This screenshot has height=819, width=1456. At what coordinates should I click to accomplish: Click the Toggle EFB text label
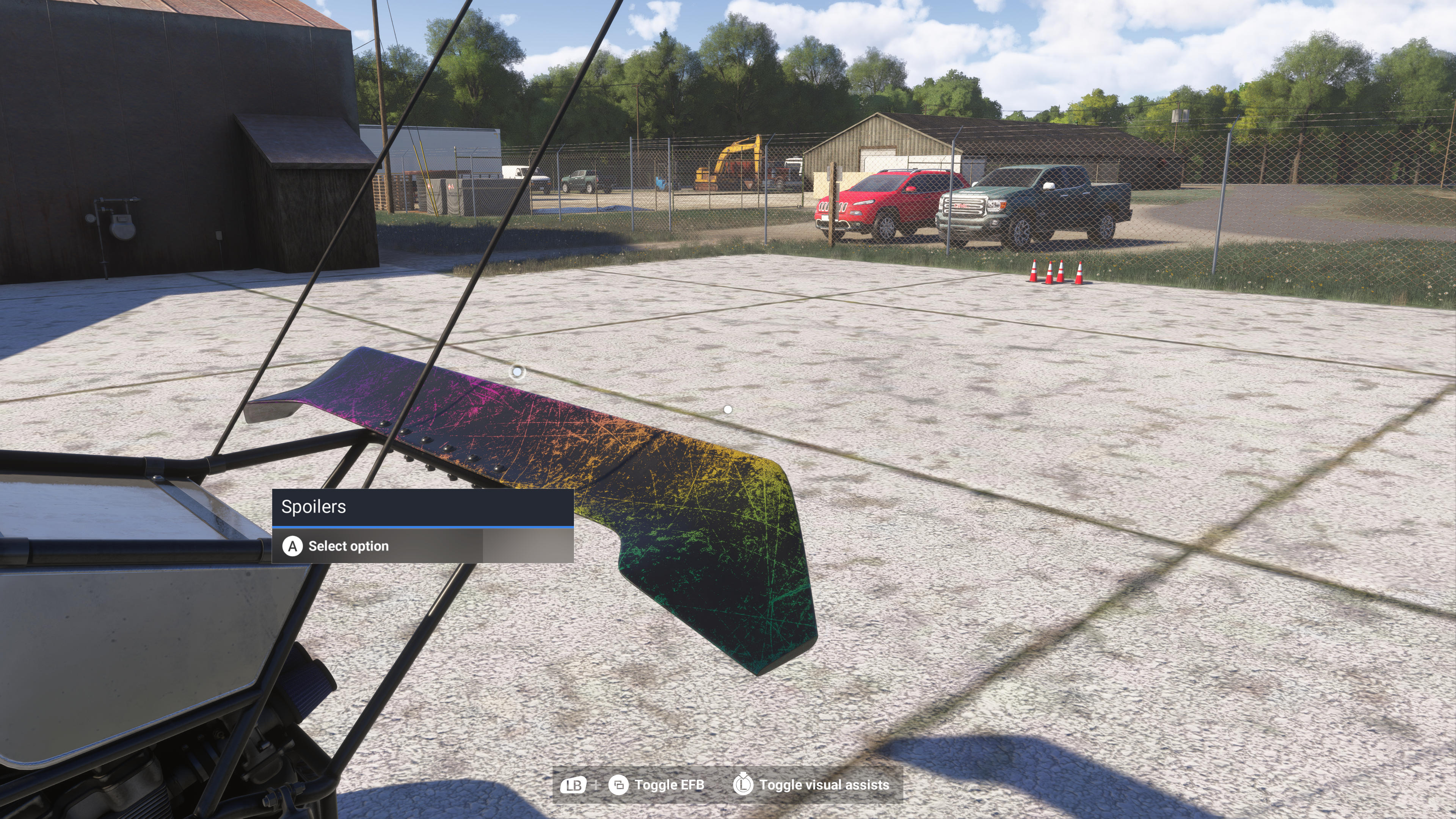click(x=670, y=785)
